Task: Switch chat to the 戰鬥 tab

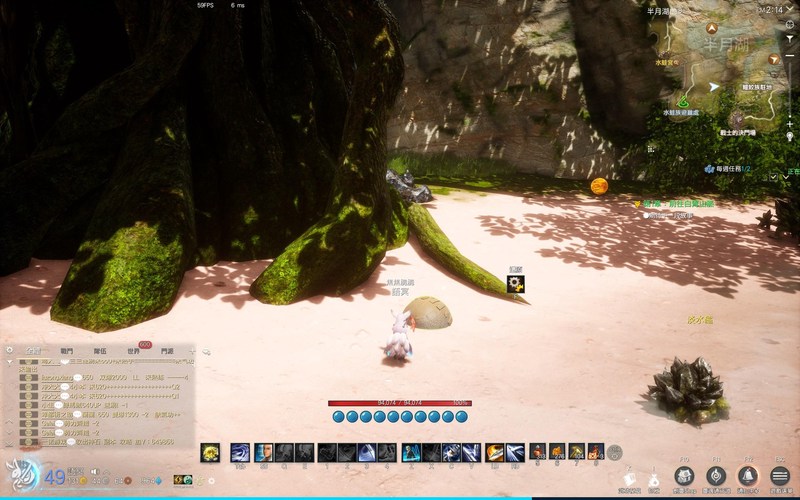Action: coord(67,351)
